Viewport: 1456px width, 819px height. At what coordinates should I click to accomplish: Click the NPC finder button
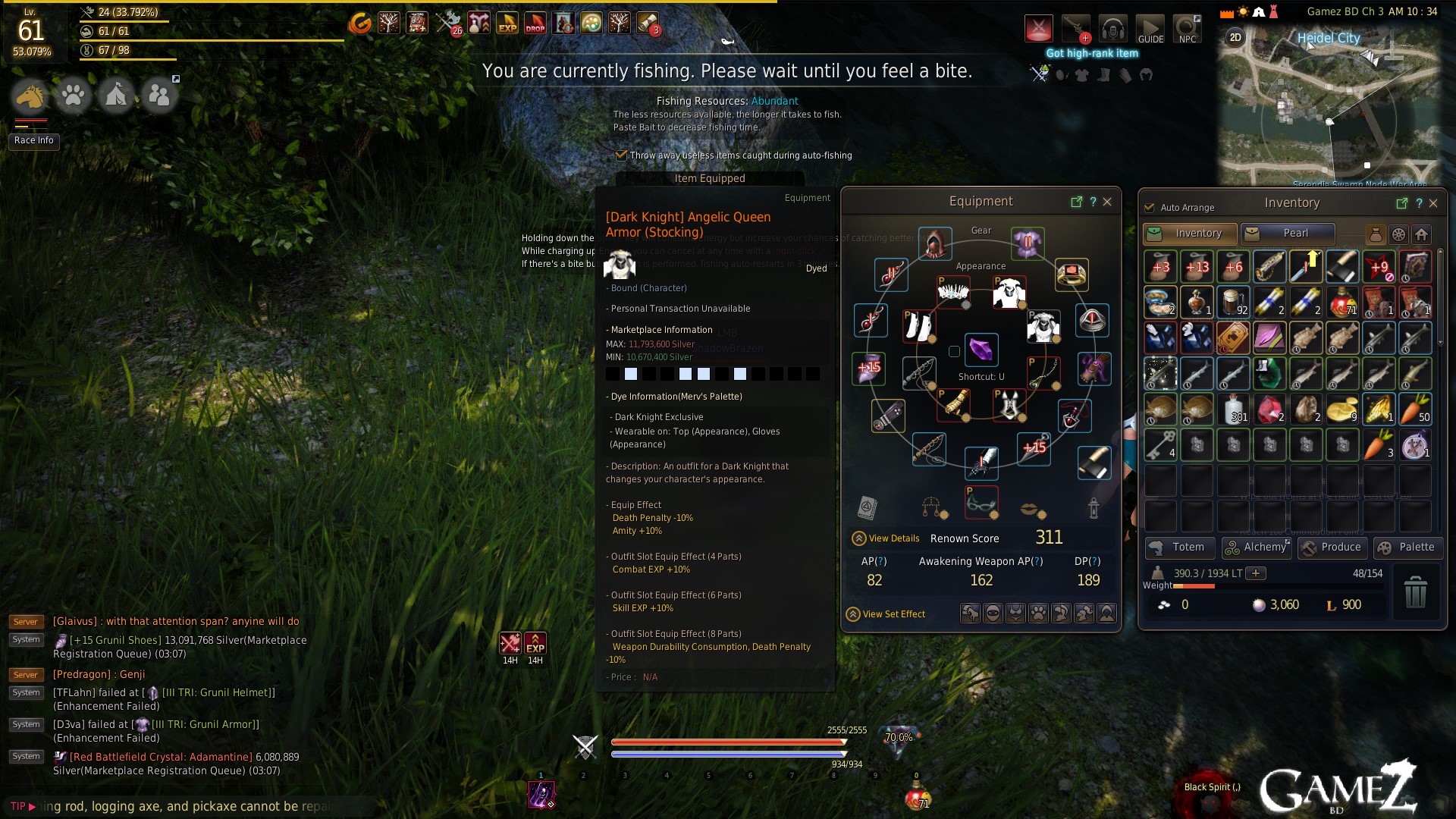point(1187,30)
